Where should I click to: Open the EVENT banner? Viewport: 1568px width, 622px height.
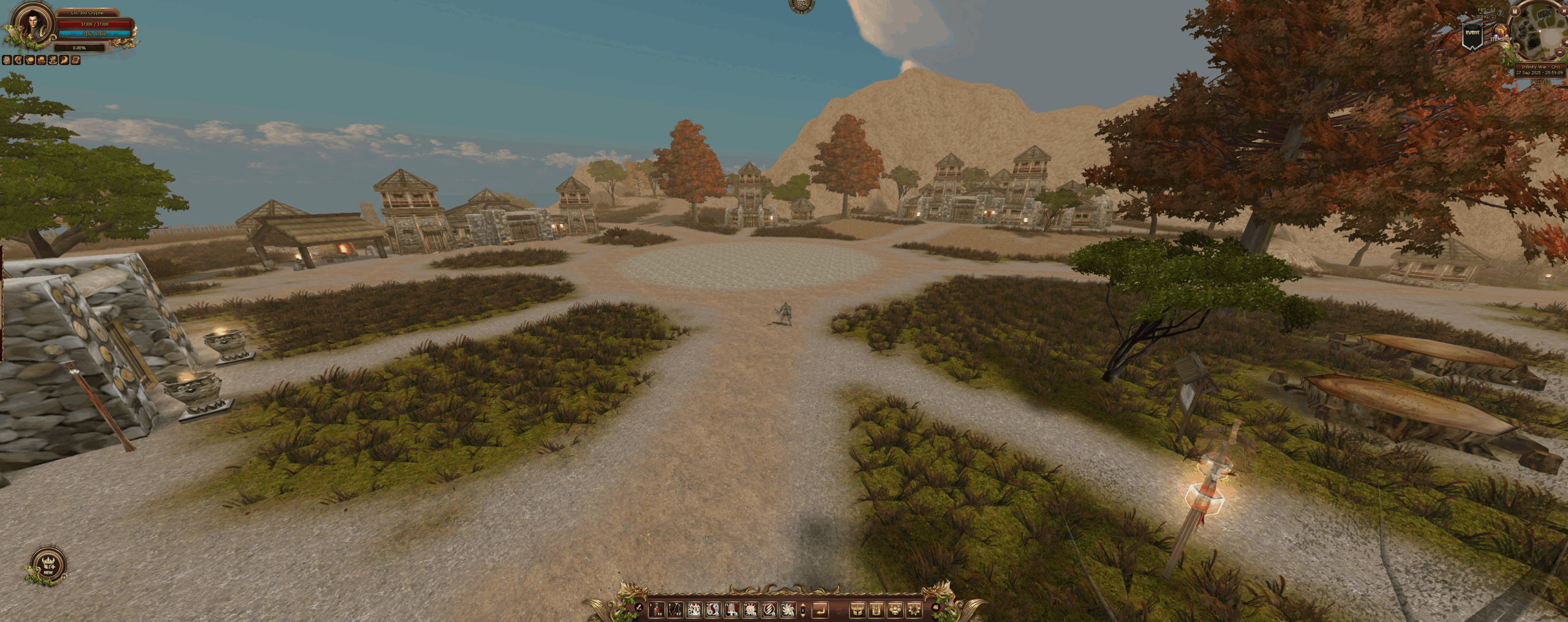pyautogui.click(x=1472, y=36)
